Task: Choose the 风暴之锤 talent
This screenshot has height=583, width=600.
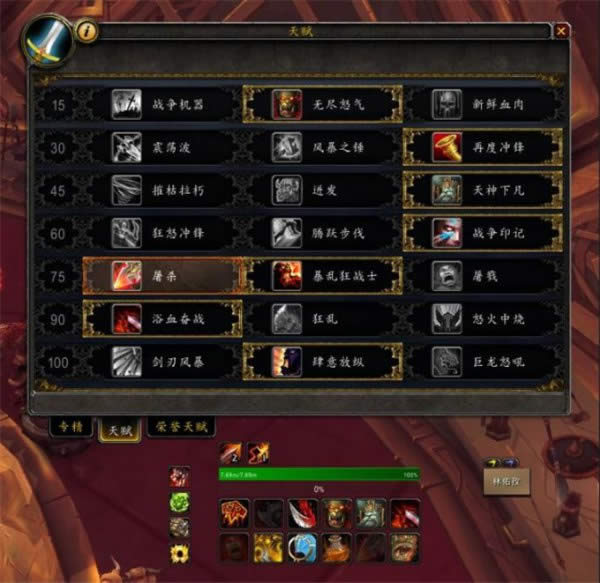Action: point(323,147)
